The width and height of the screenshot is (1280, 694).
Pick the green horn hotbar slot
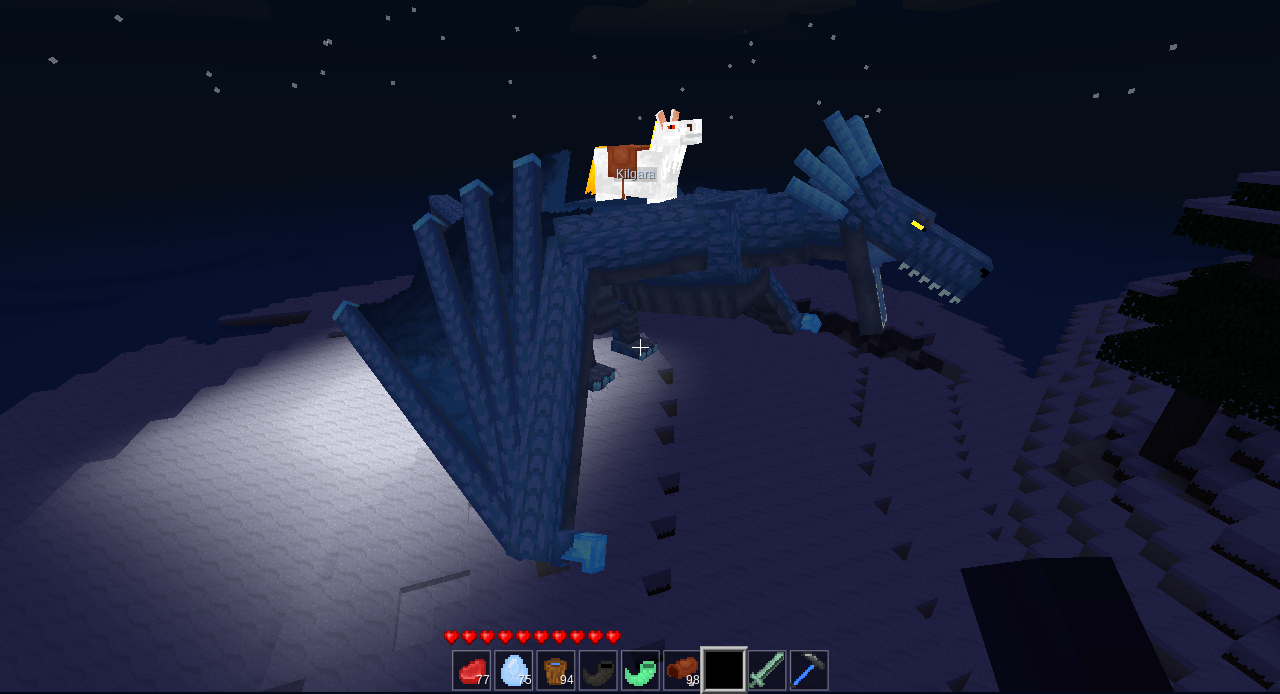(639, 670)
